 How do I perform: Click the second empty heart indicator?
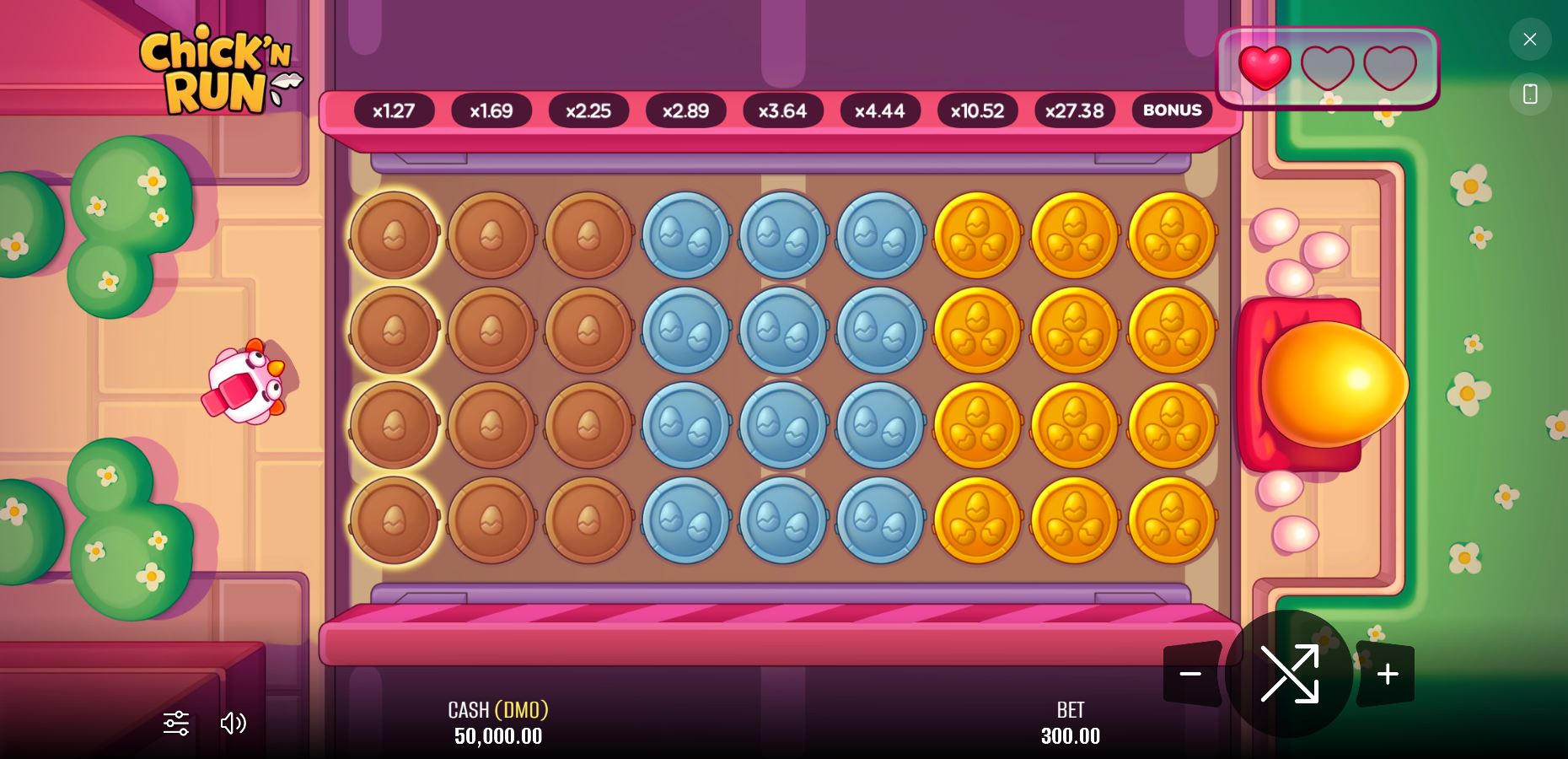(x=1328, y=67)
